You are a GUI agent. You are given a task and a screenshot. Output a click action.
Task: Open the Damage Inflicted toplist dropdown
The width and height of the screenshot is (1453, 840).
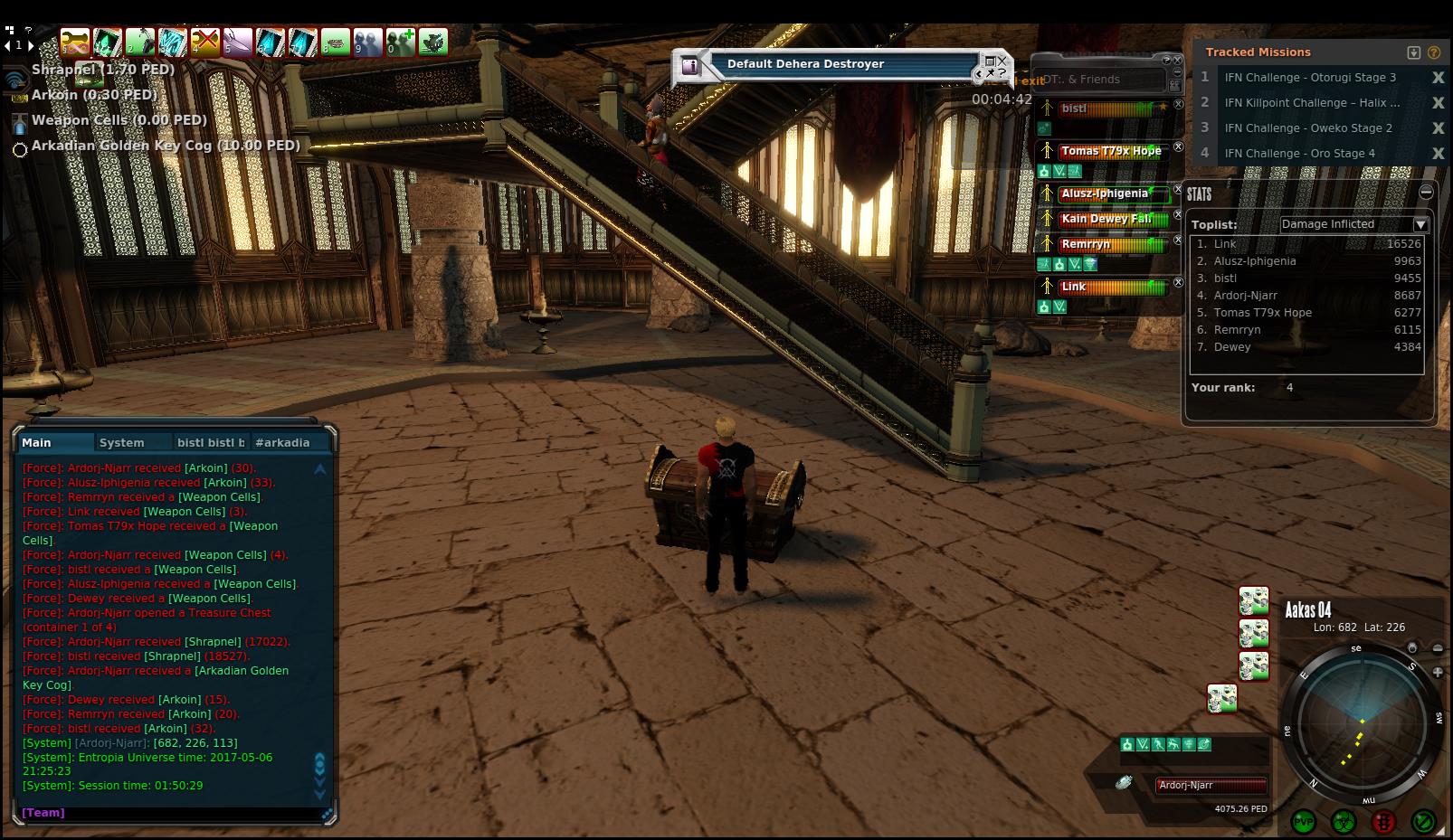(1420, 224)
